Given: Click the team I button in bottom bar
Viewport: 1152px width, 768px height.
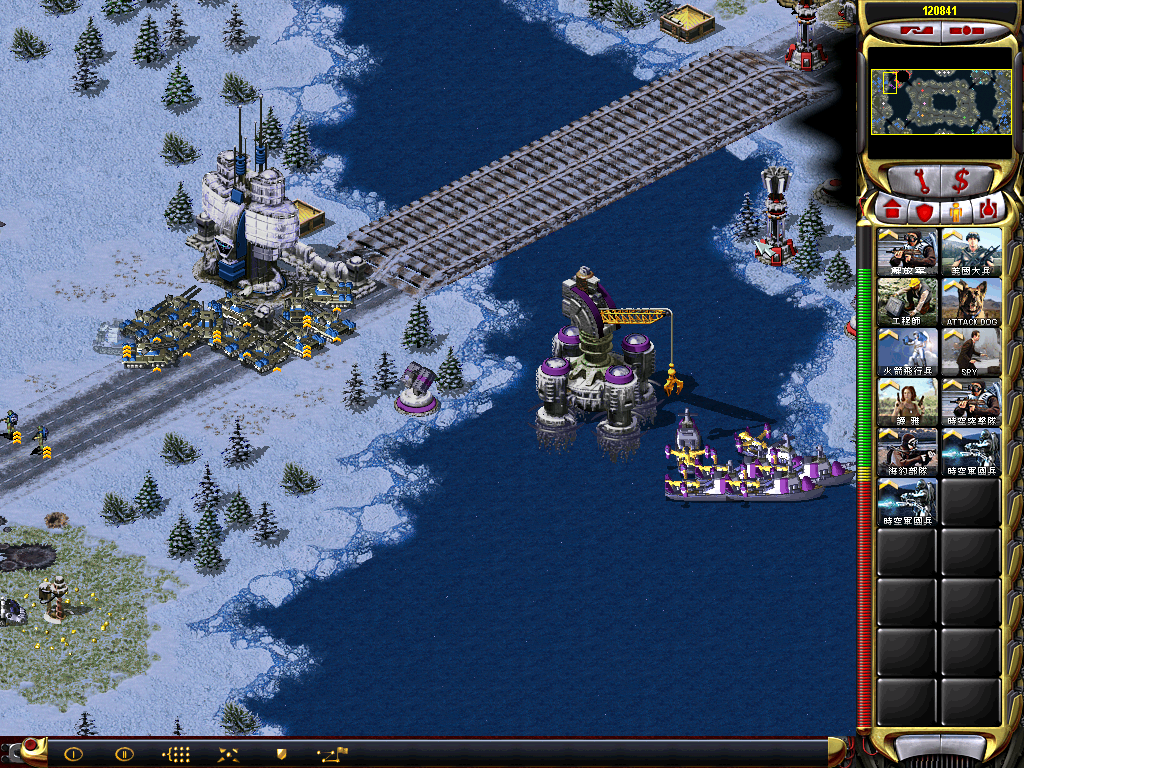Looking at the screenshot, I should (73, 754).
